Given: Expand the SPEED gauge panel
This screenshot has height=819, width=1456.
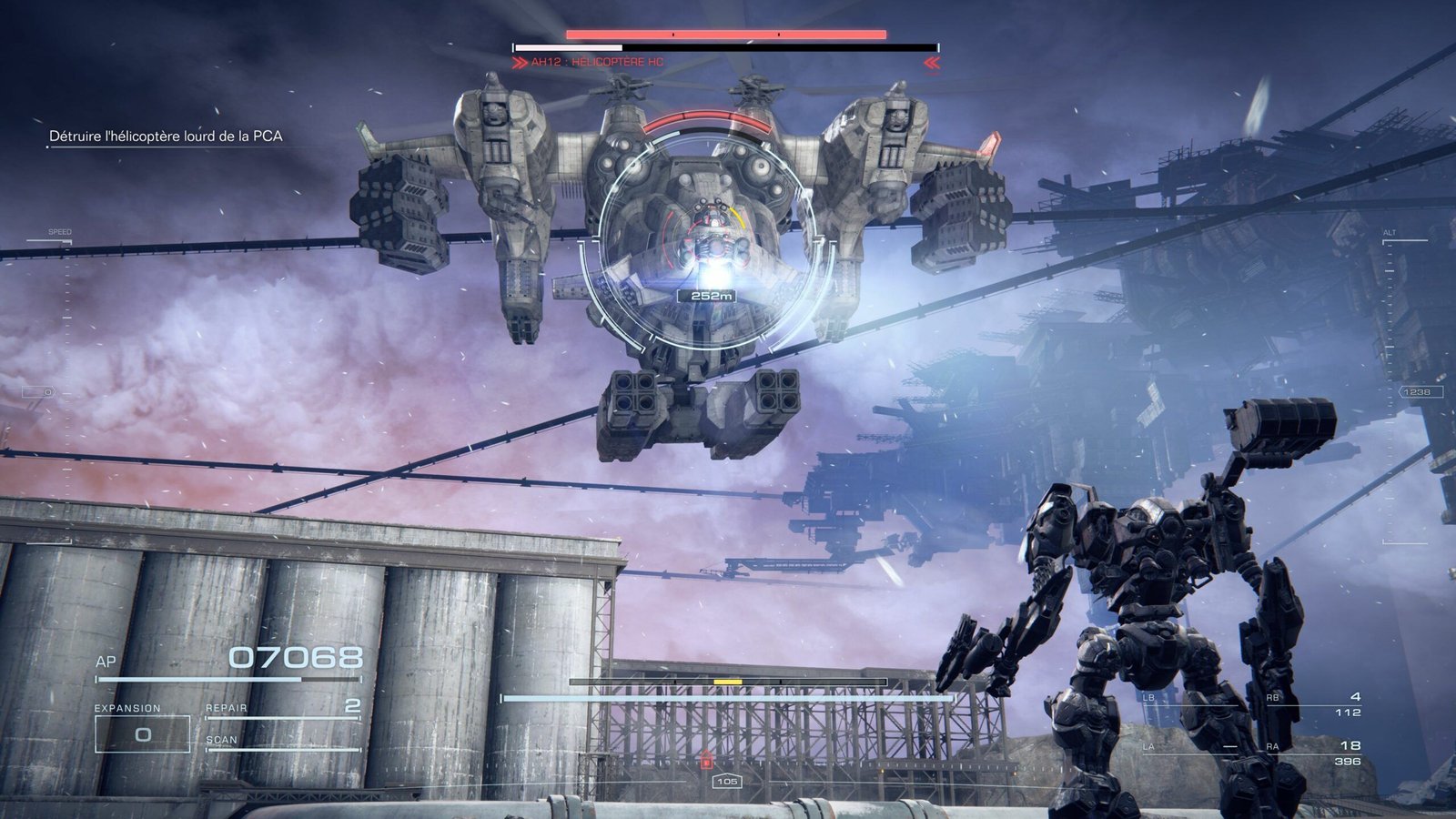Looking at the screenshot, I should click(x=57, y=233).
